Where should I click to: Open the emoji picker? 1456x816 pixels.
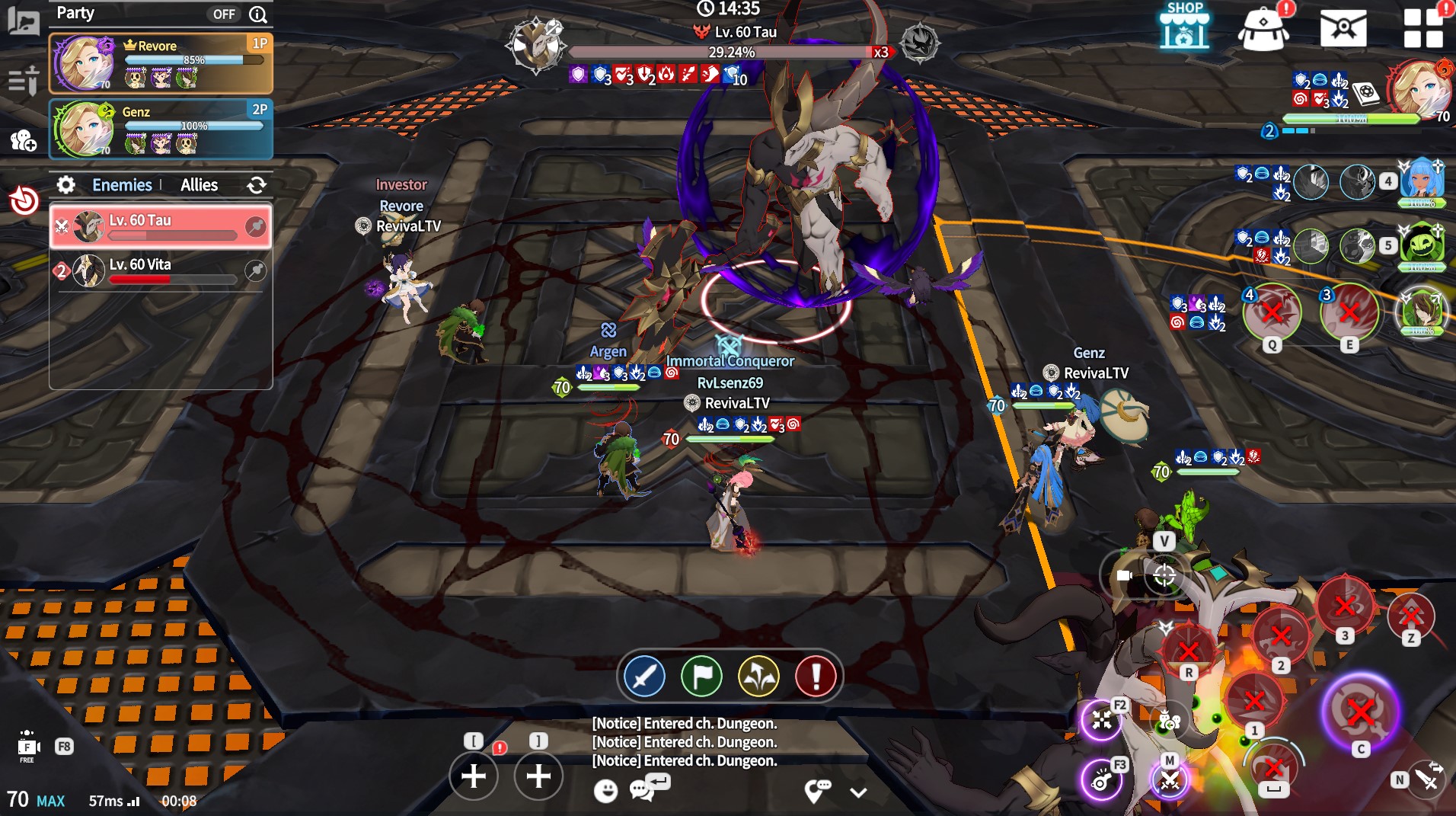605,791
